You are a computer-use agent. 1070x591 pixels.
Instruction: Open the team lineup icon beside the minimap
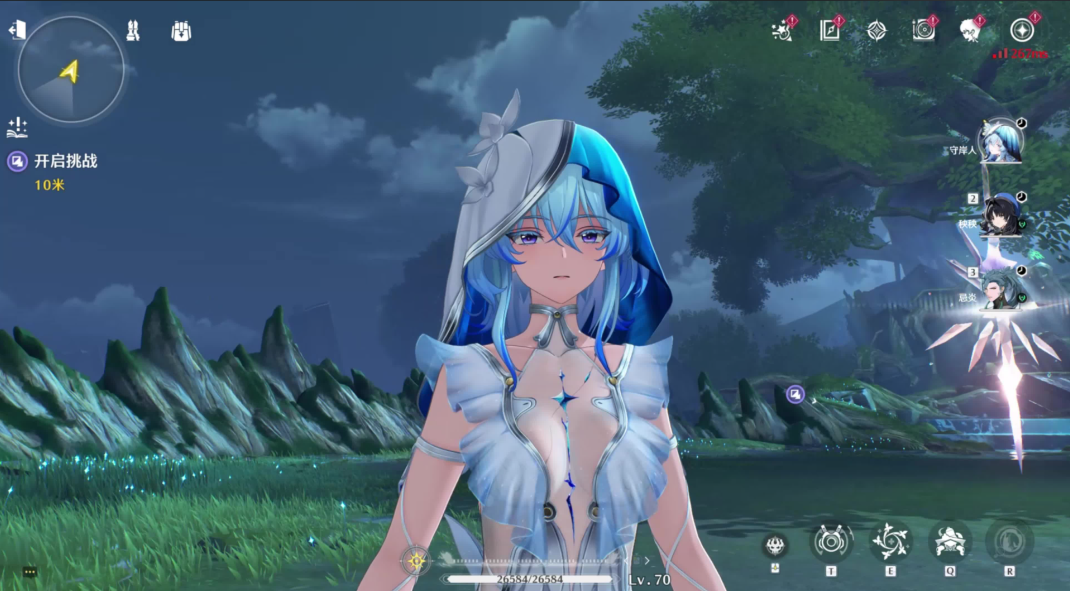coord(132,31)
